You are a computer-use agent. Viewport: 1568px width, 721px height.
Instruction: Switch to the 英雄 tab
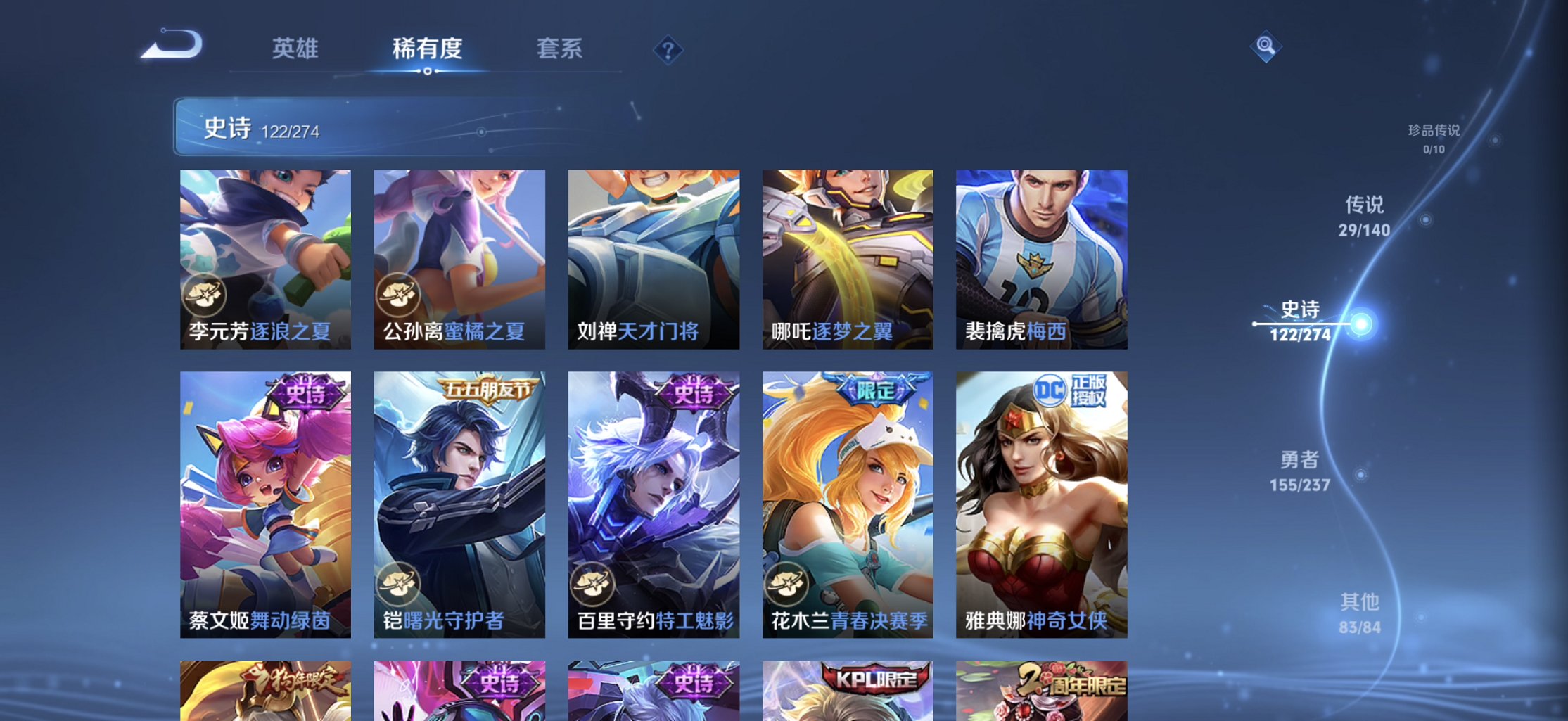pos(295,49)
